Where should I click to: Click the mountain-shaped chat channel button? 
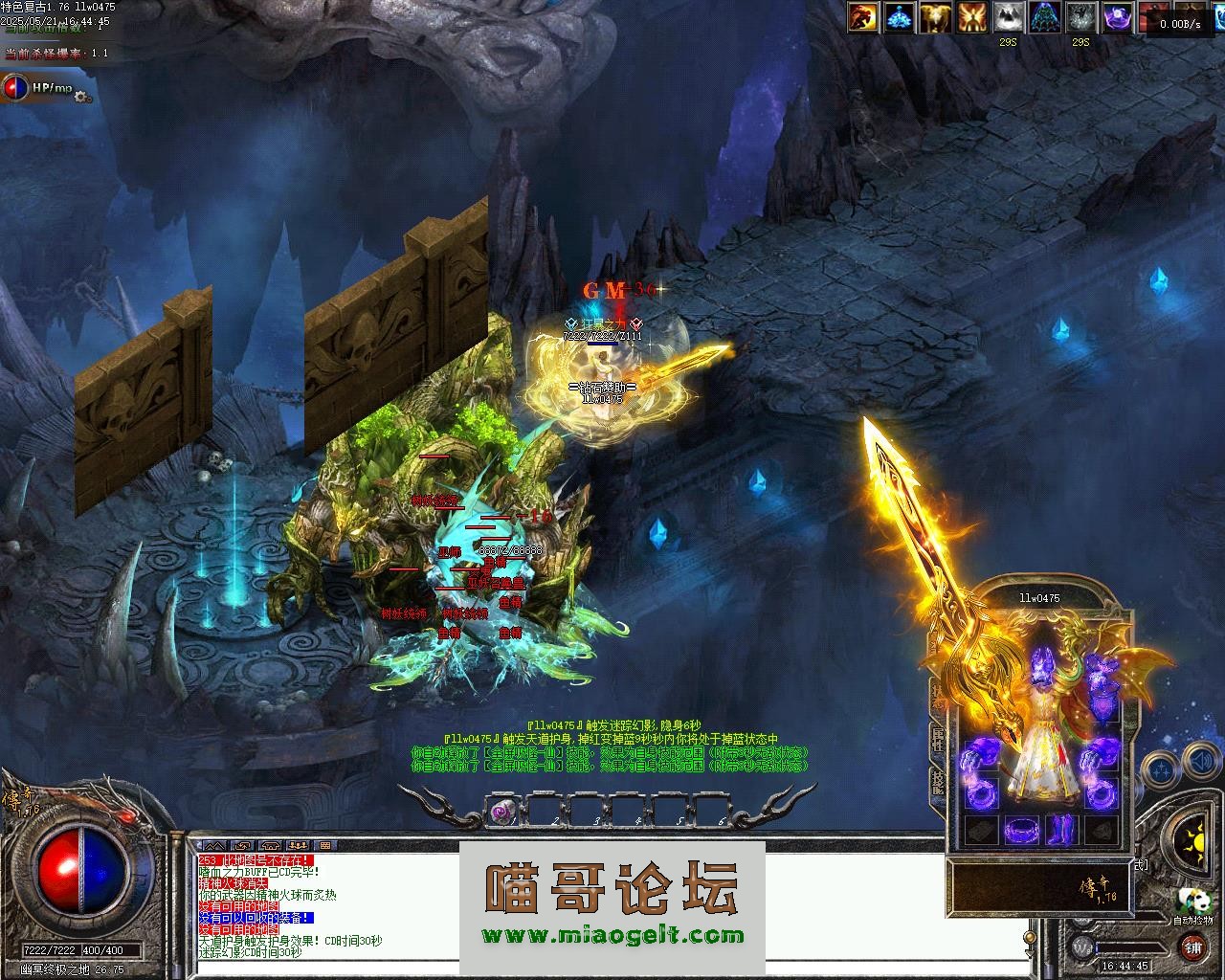pos(214,846)
